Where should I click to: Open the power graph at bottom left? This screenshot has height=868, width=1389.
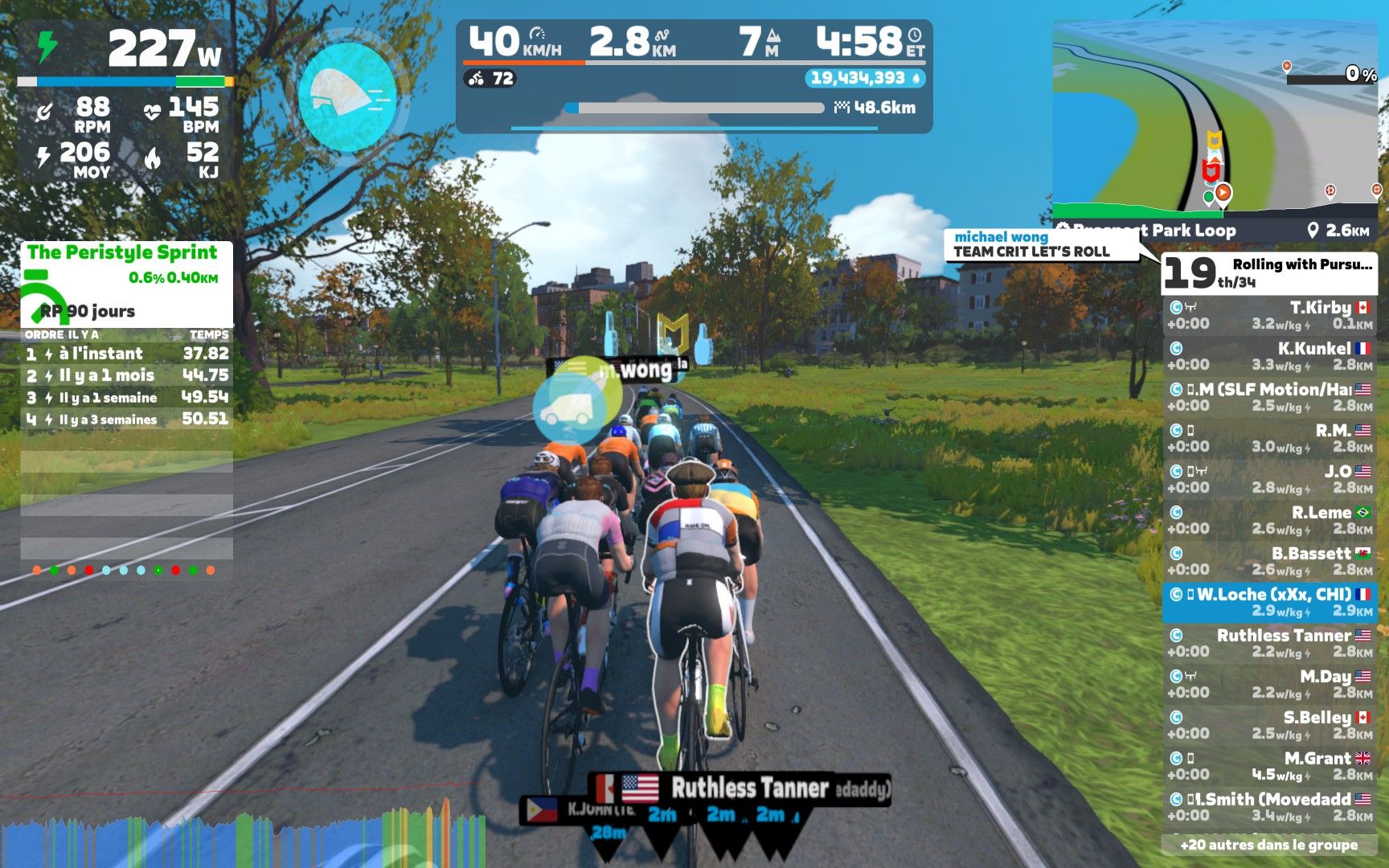[241, 836]
